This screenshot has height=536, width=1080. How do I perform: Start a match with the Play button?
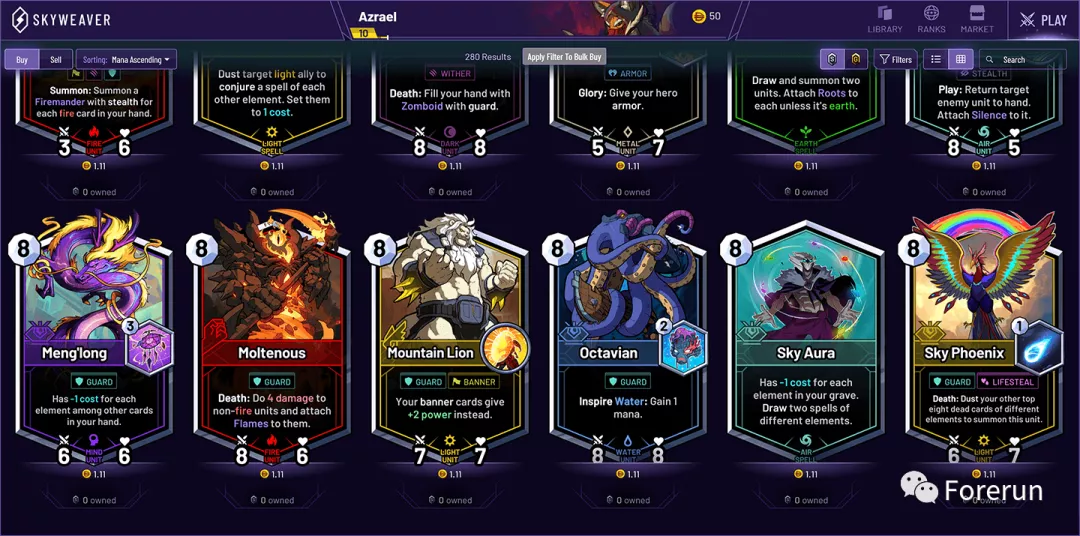tap(1043, 20)
